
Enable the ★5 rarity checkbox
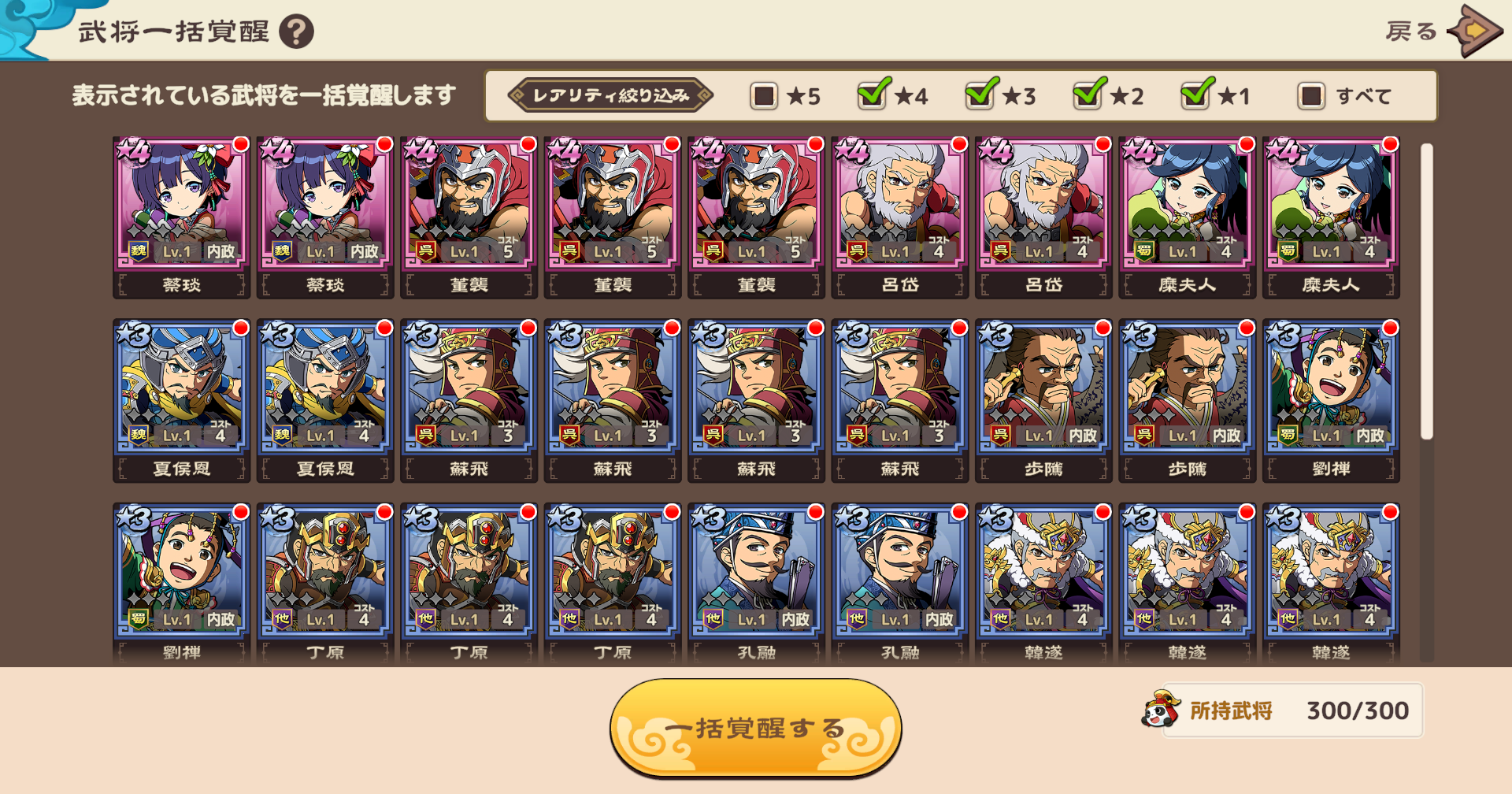tap(762, 95)
